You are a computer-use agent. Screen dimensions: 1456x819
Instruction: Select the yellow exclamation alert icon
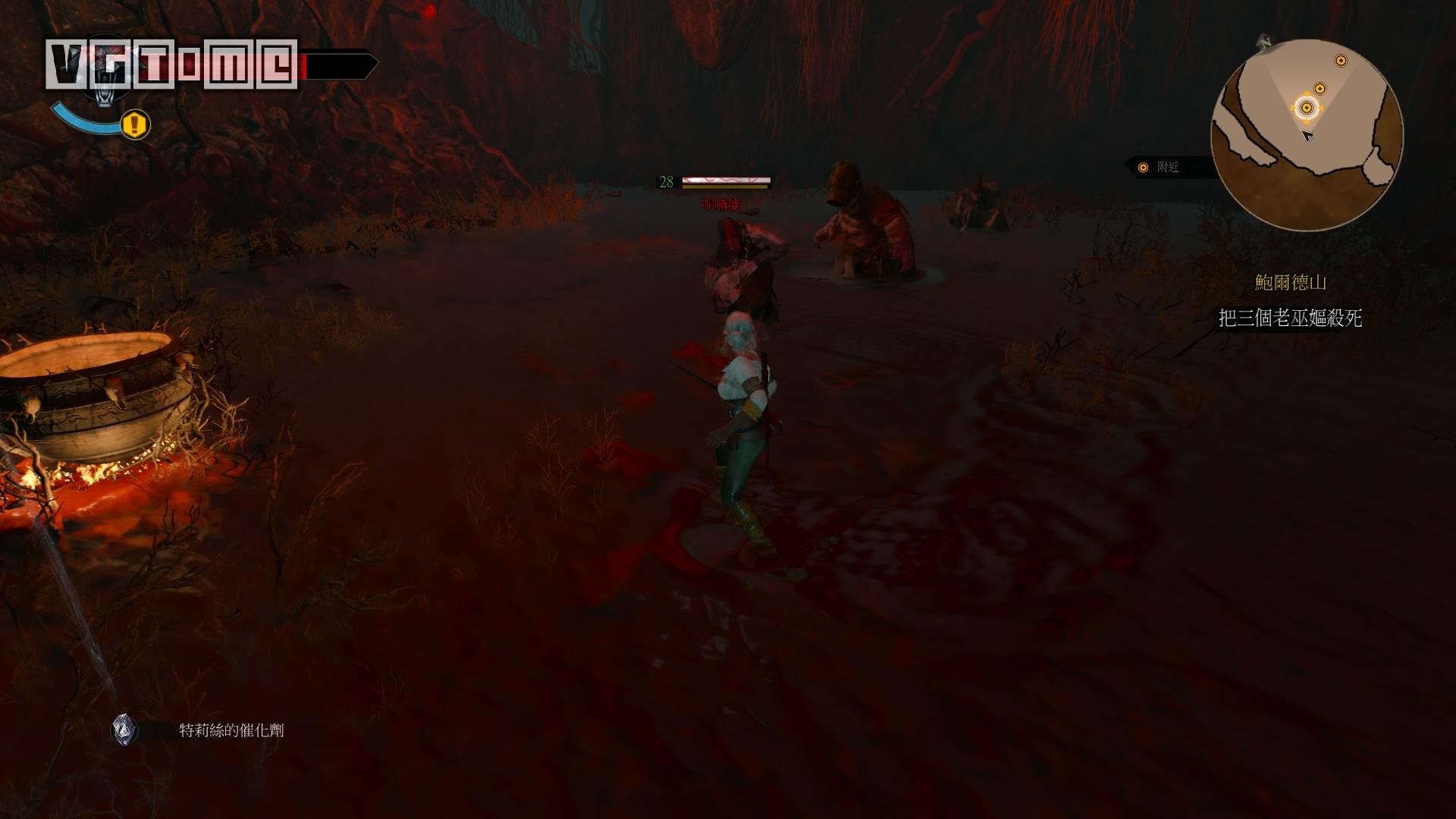[136, 124]
